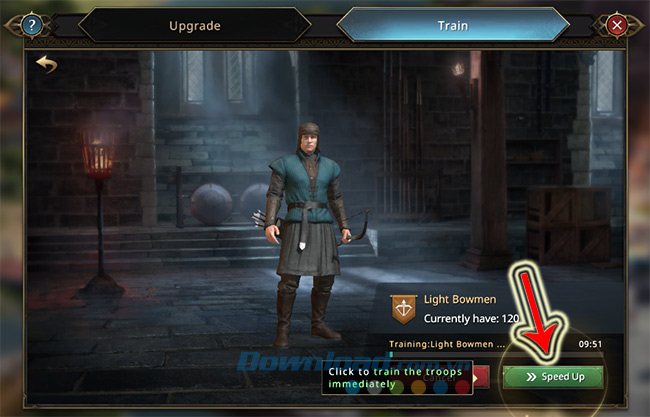Switch to the Upgrade tab

point(194,25)
